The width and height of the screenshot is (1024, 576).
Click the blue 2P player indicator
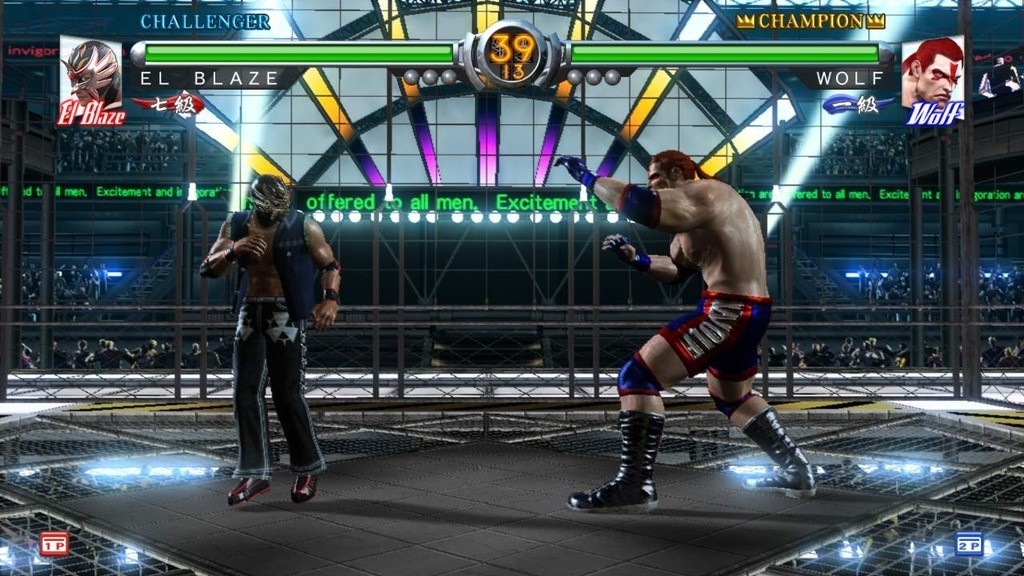[968, 544]
